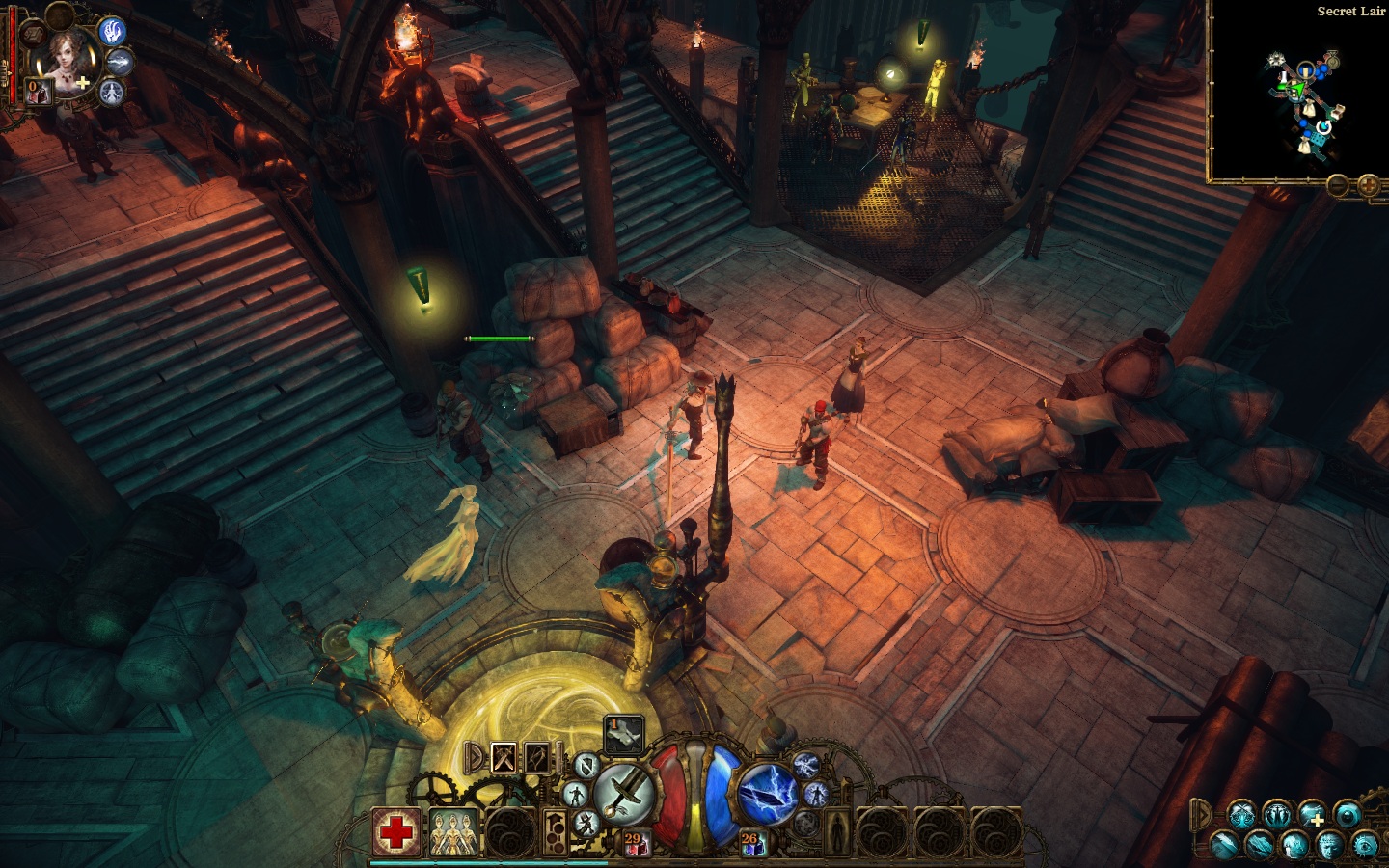Select the blue lightning secondary skill

point(766,795)
